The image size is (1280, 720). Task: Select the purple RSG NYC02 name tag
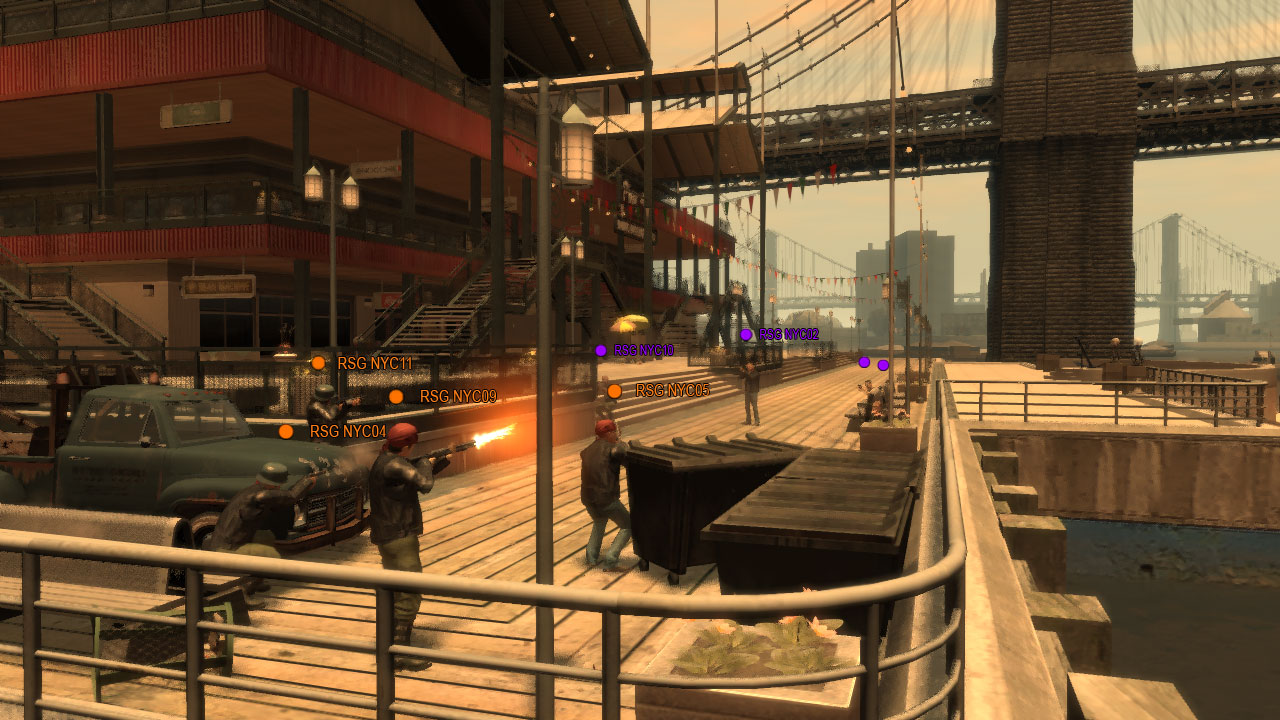point(788,335)
